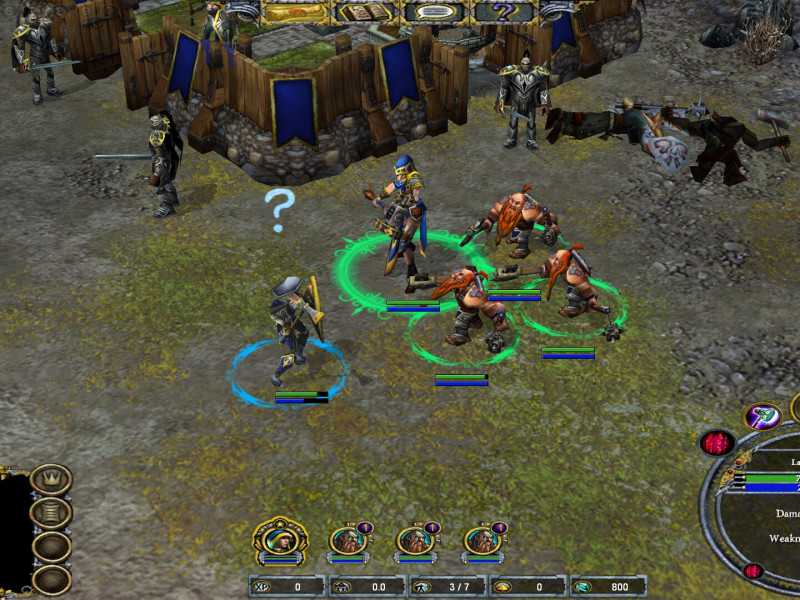Open the golden scroll menu button
800x600 pixels.
coord(293,12)
